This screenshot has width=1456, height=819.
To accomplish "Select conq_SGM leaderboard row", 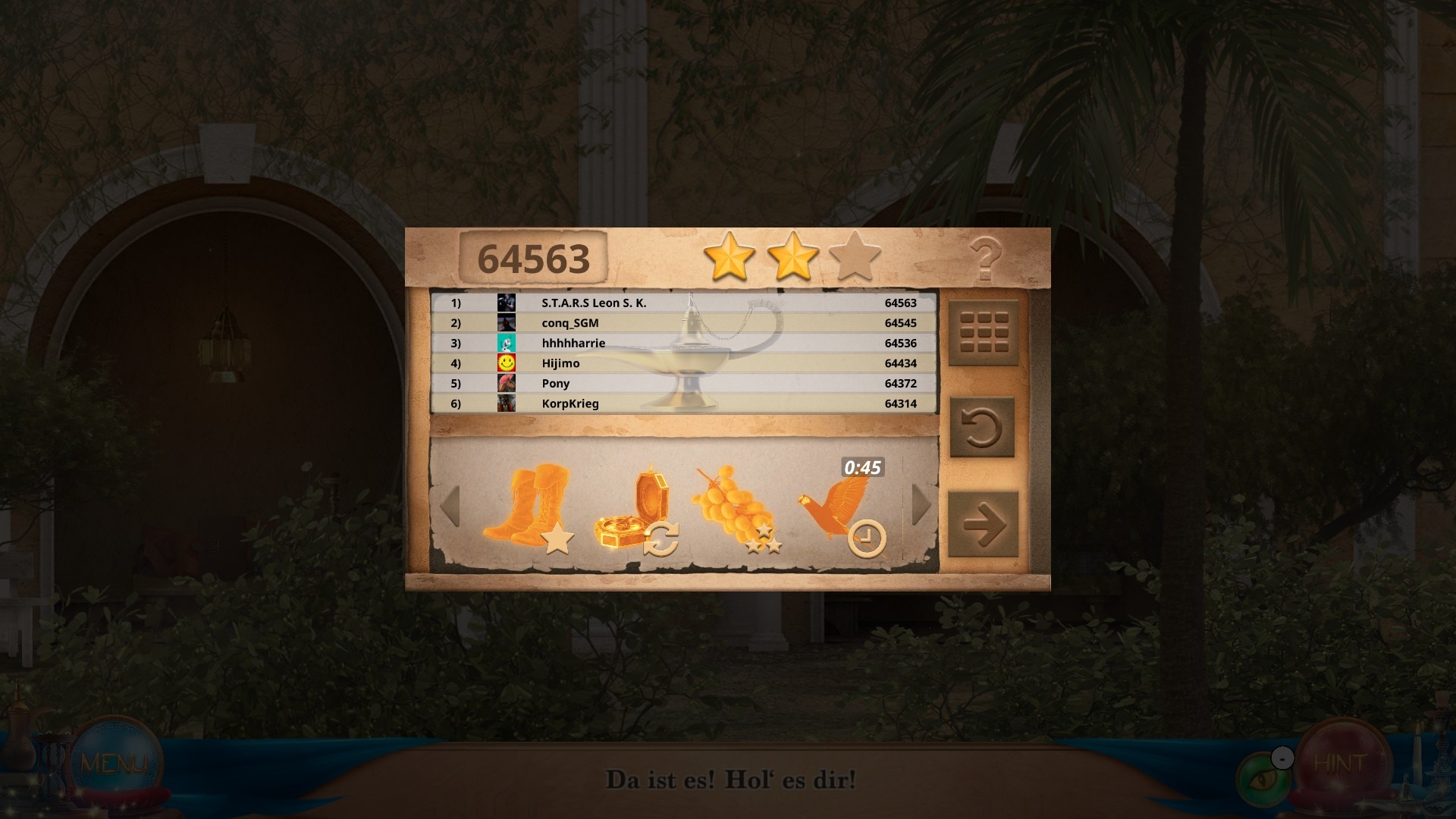I will tap(684, 323).
